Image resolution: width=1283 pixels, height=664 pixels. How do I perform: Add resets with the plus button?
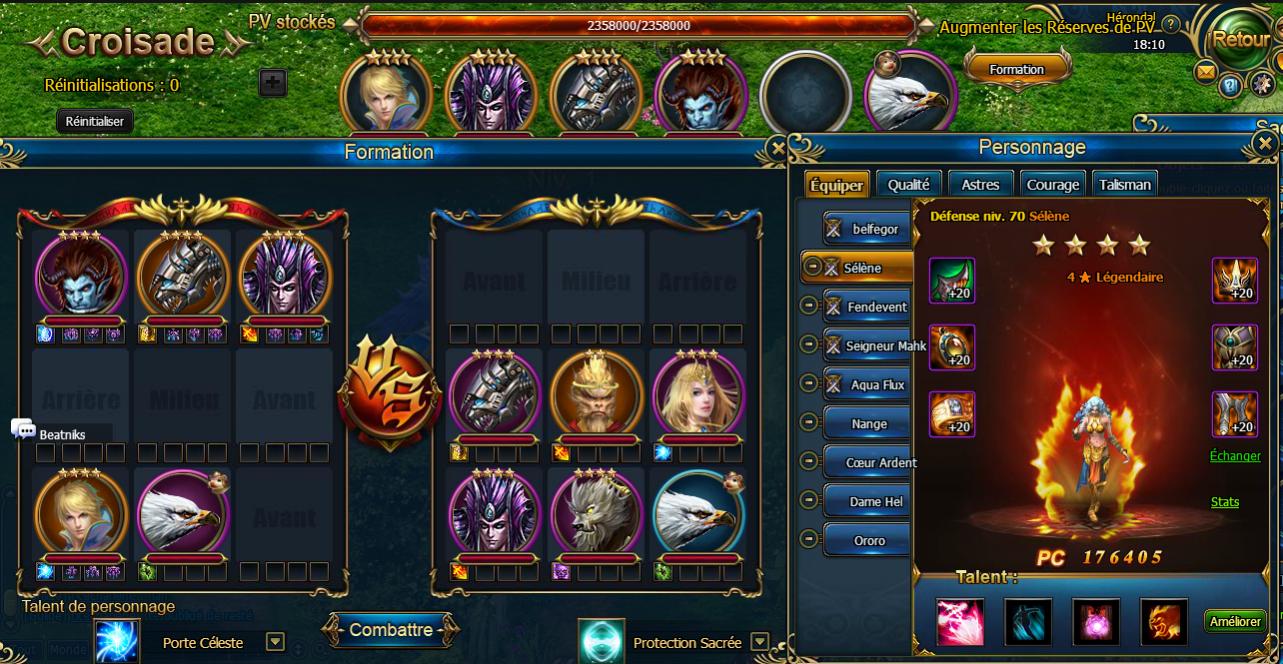coord(273,83)
